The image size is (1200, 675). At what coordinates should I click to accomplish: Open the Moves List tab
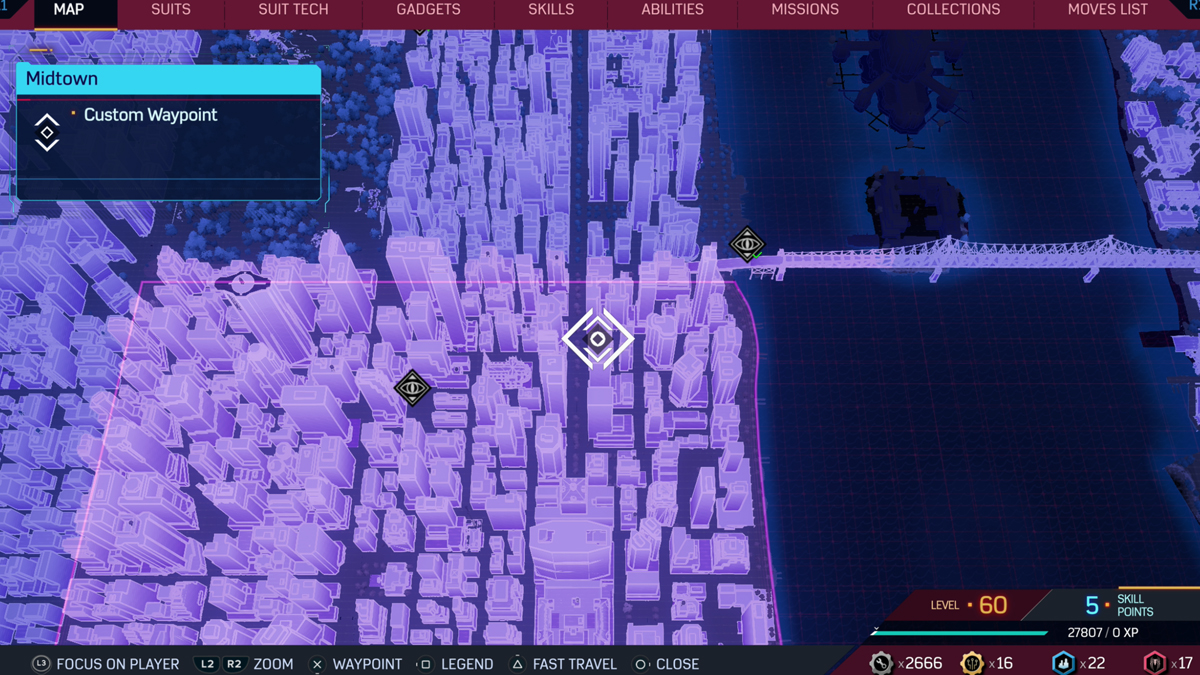point(1107,10)
